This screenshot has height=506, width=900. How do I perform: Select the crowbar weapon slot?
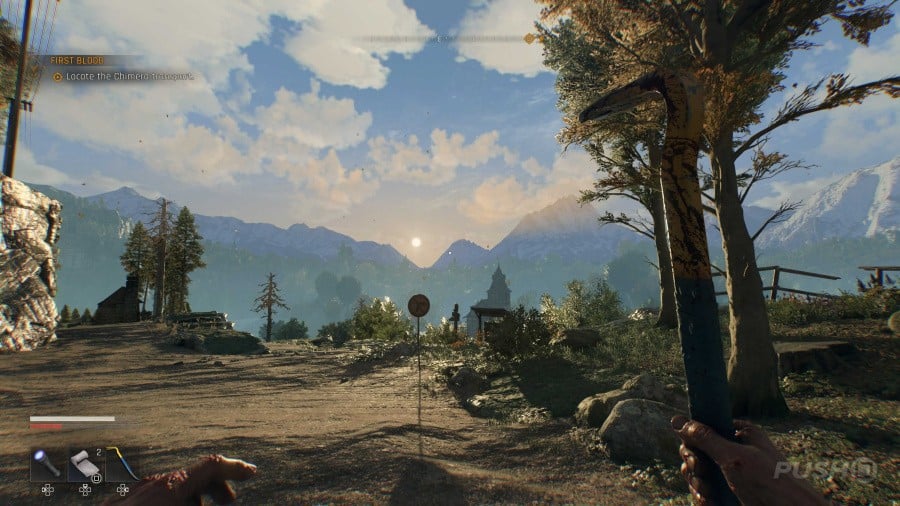tap(122, 464)
